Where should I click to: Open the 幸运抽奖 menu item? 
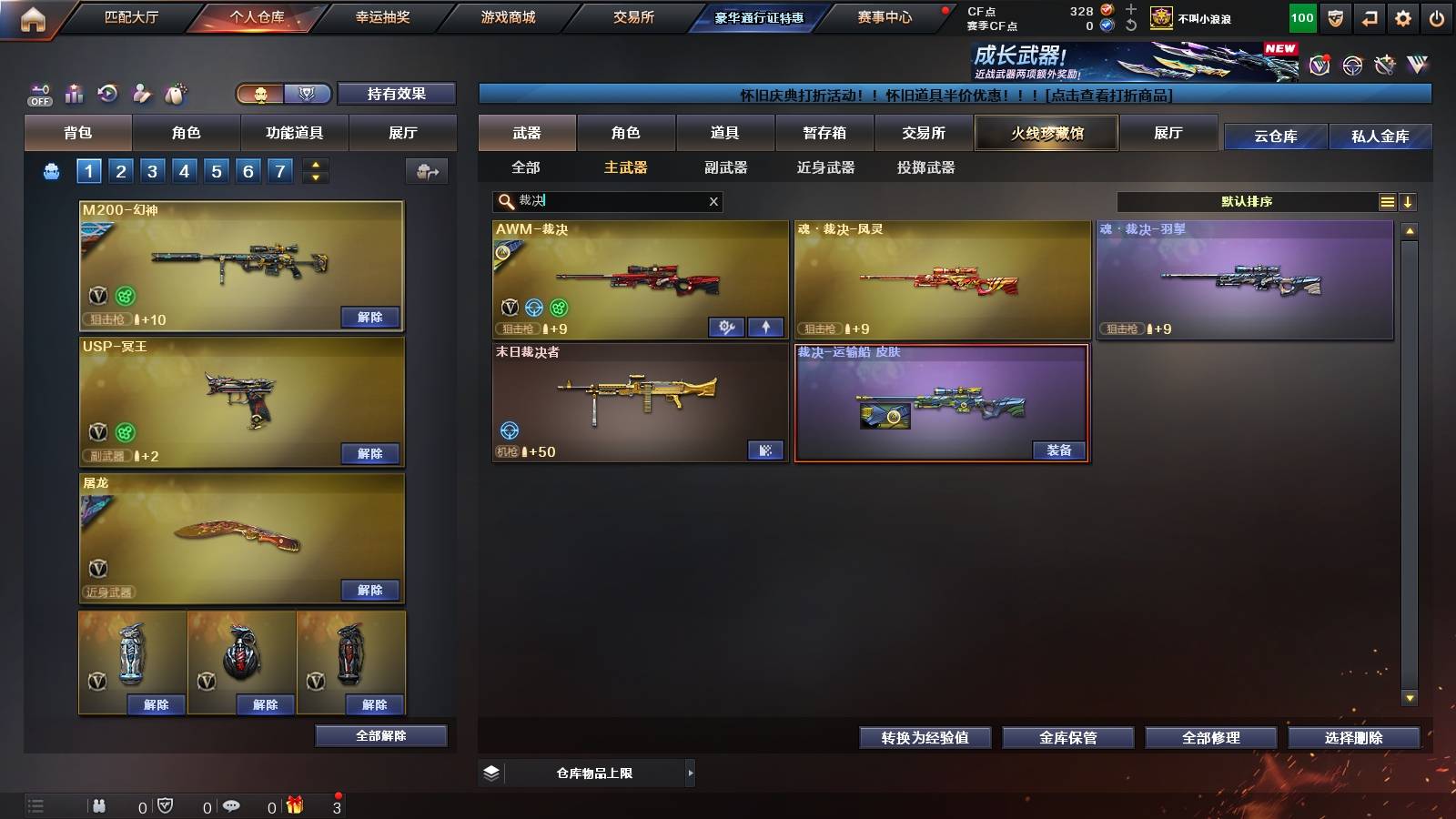coord(379,16)
